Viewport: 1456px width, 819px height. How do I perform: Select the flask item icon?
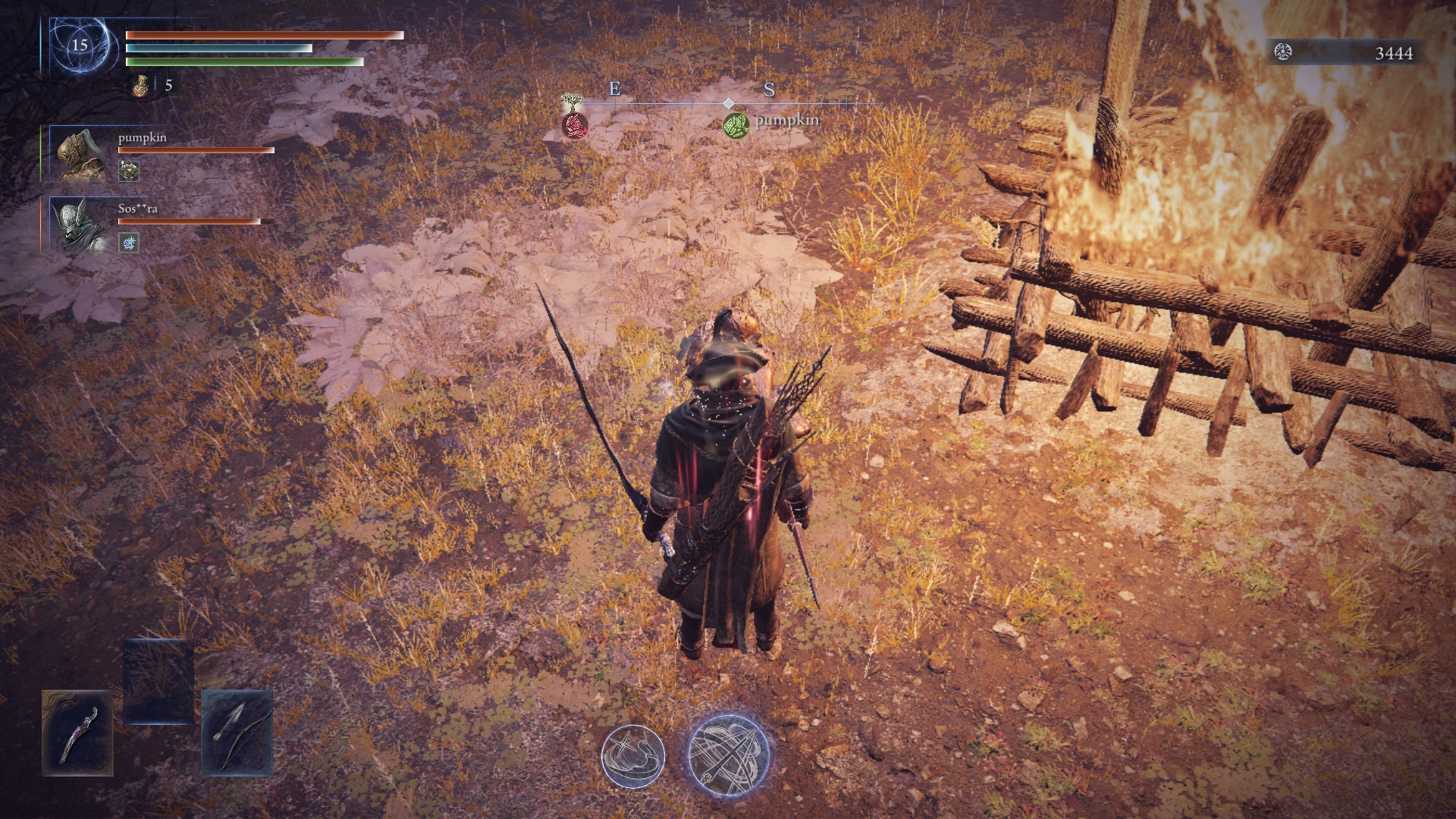[140, 86]
